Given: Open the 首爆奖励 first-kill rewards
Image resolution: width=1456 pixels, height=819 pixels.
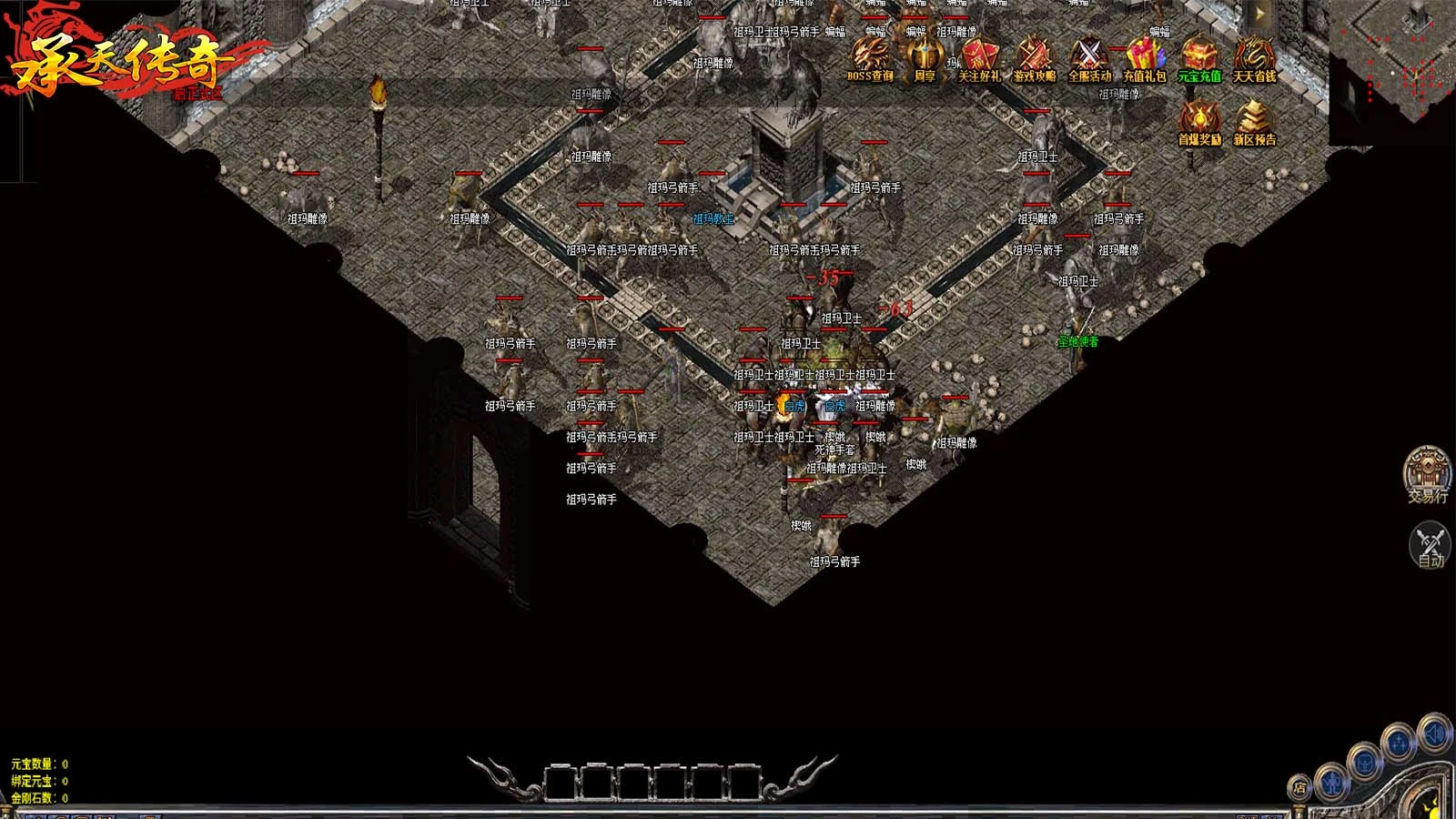Looking at the screenshot, I should pos(1199,123).
